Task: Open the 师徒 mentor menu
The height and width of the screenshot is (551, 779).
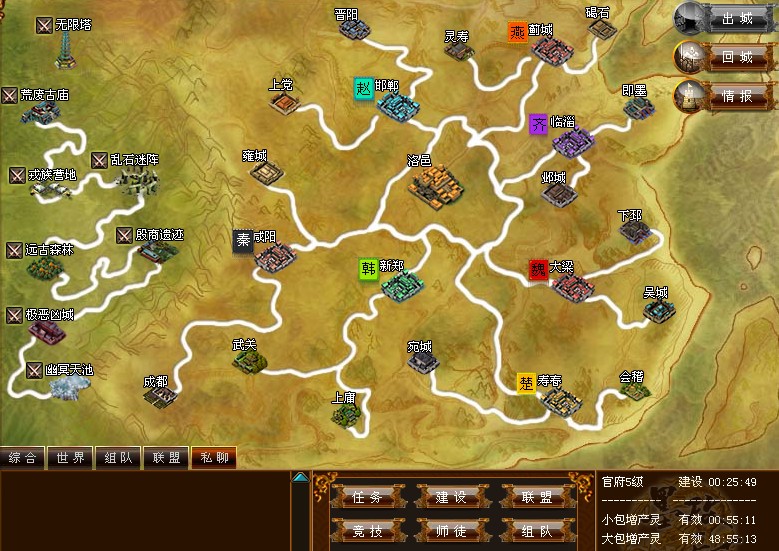Action: pyautogui.click(x=451, y=531)
